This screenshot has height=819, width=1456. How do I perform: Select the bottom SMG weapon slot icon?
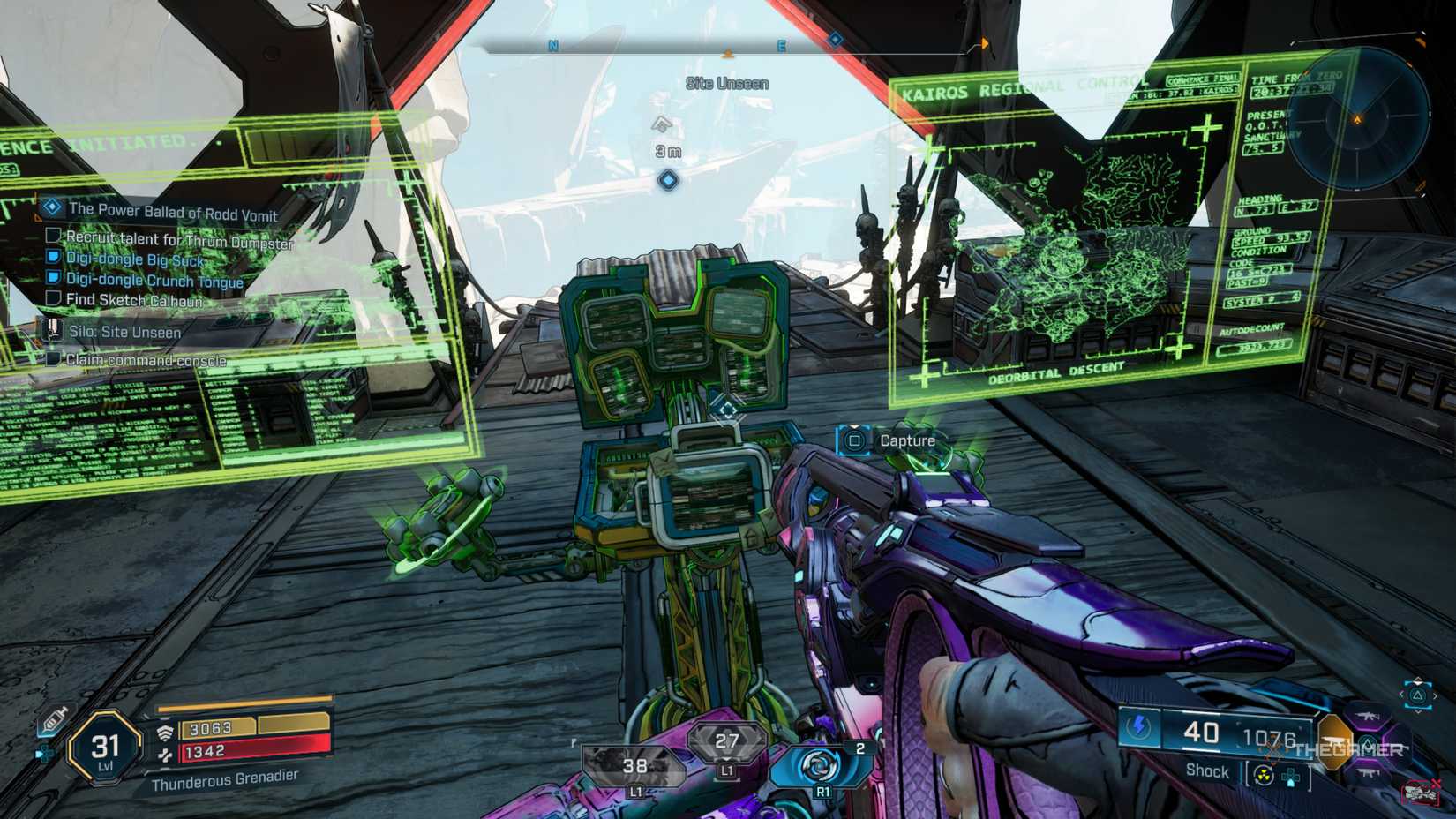(x=1368, y=773)
